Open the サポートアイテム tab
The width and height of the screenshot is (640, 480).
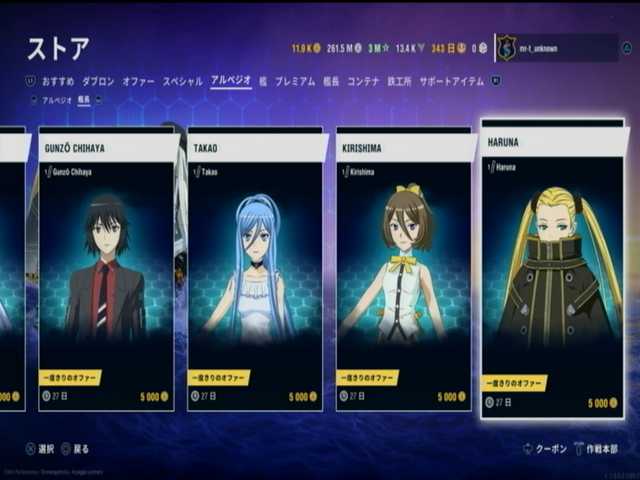pos(451,81)
